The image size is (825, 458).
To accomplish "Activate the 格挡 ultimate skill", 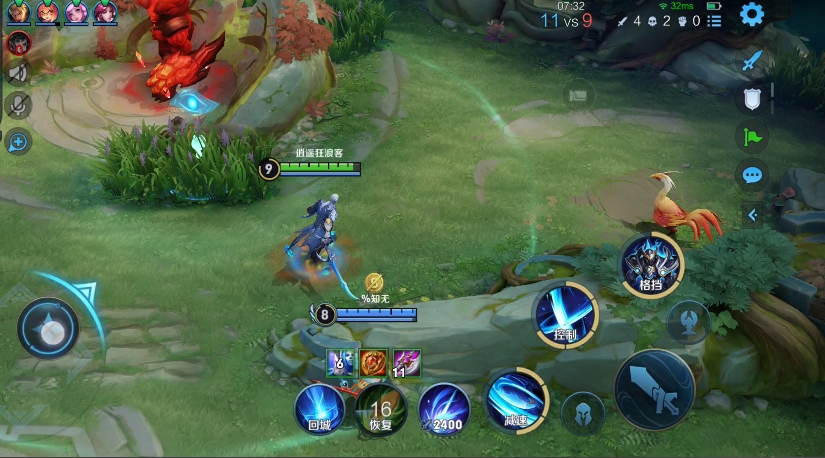I will [650, 264].
